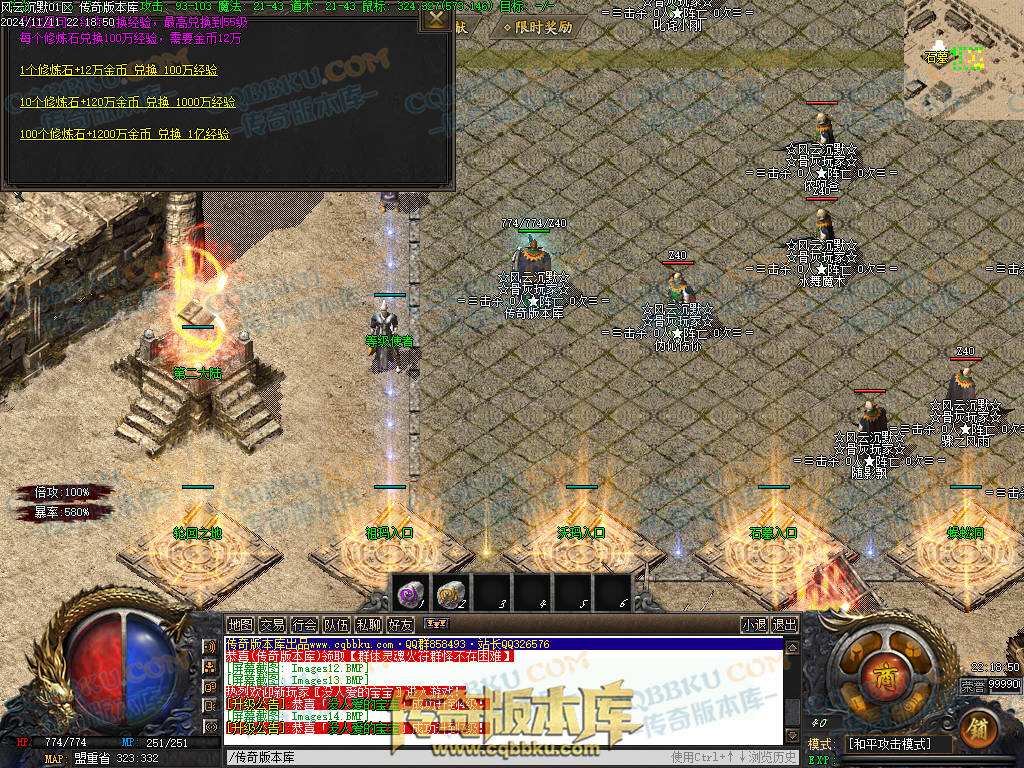Open the 鋪 store round button
Screen dimensions: 1024x768
click(979, 728)
